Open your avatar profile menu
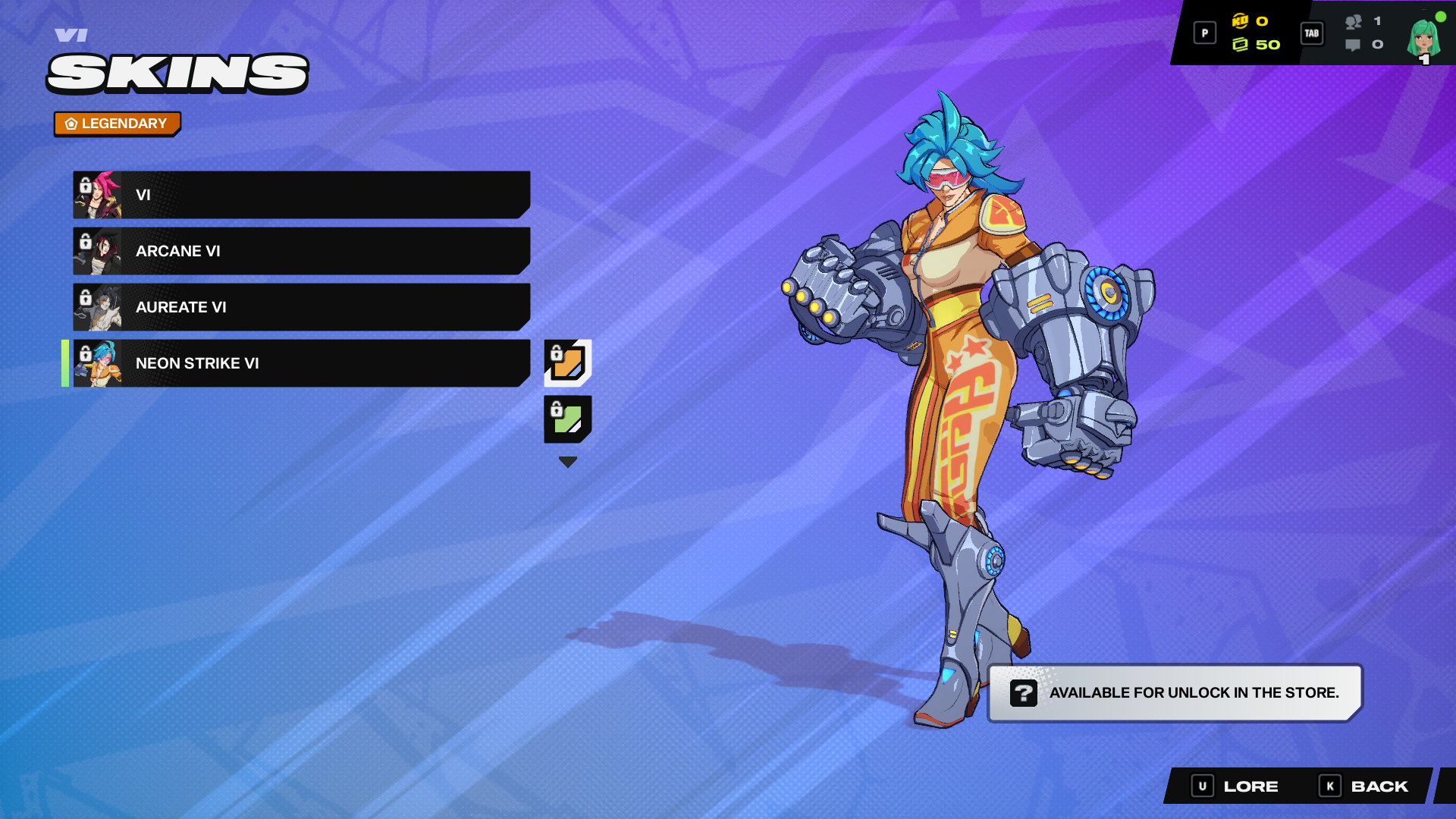 [x=1420, y=36]
